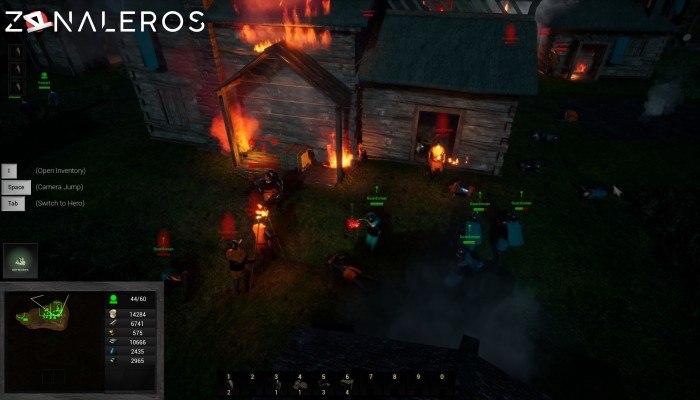This screenshot has height=400, width=700.
Task: Select hotbar slot 1 item
Action: click(229, 384)
